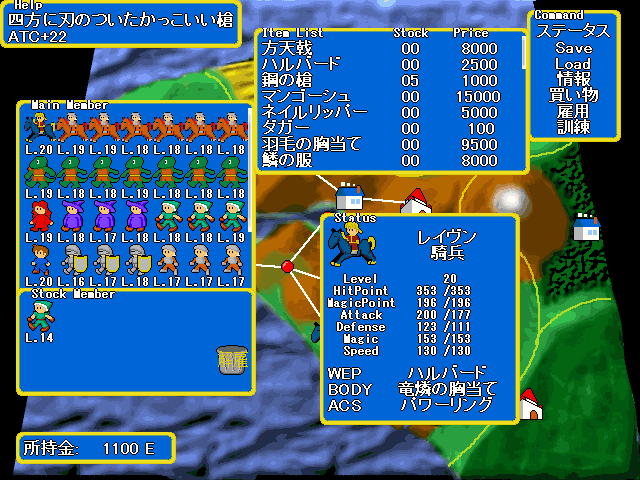
Task: Select the 雇用 hire command
Action: [x=573, y=111]
